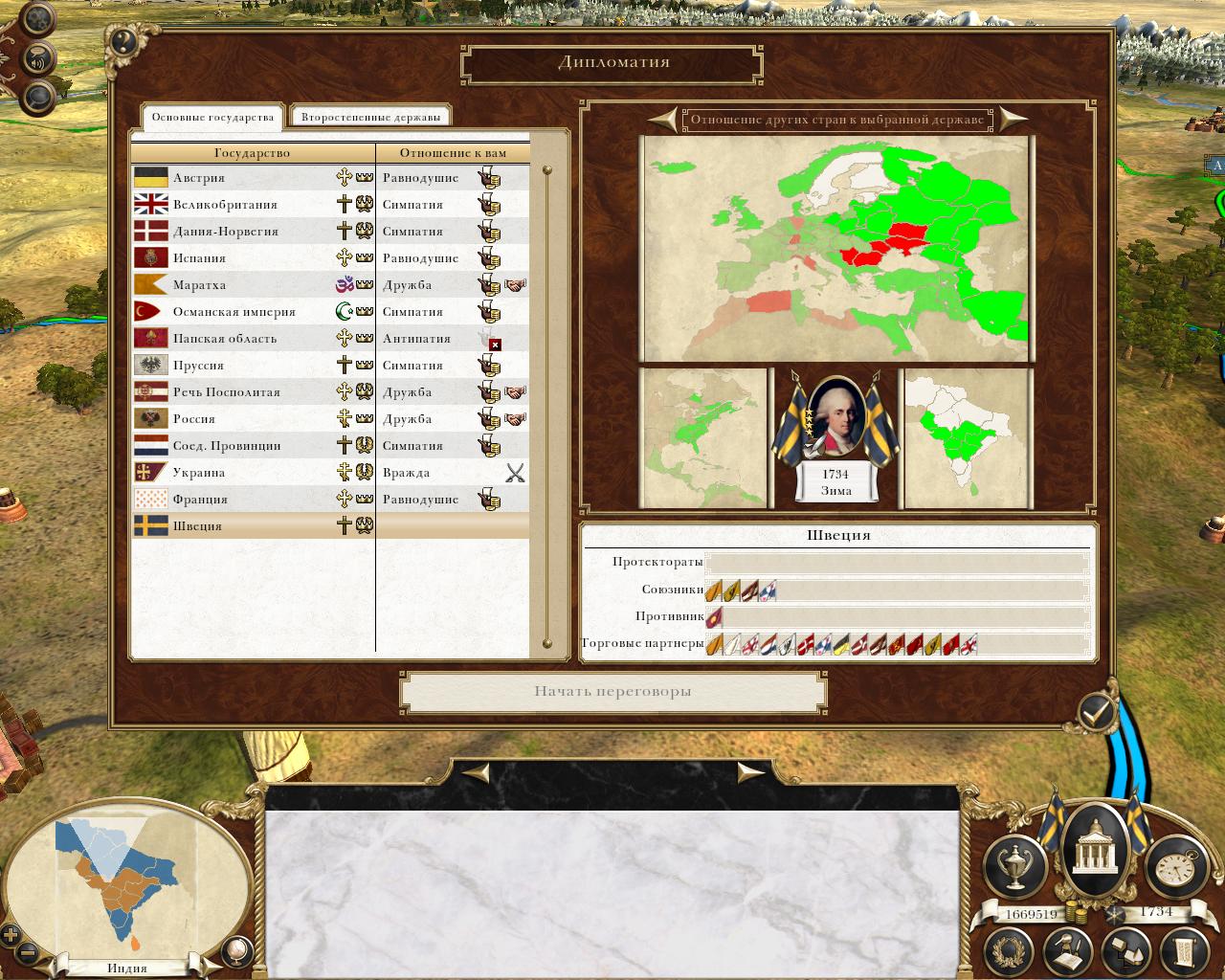This screenshot has width=1225, height=980.
Task: Open the question mark help button
Action: pos(123,42)
